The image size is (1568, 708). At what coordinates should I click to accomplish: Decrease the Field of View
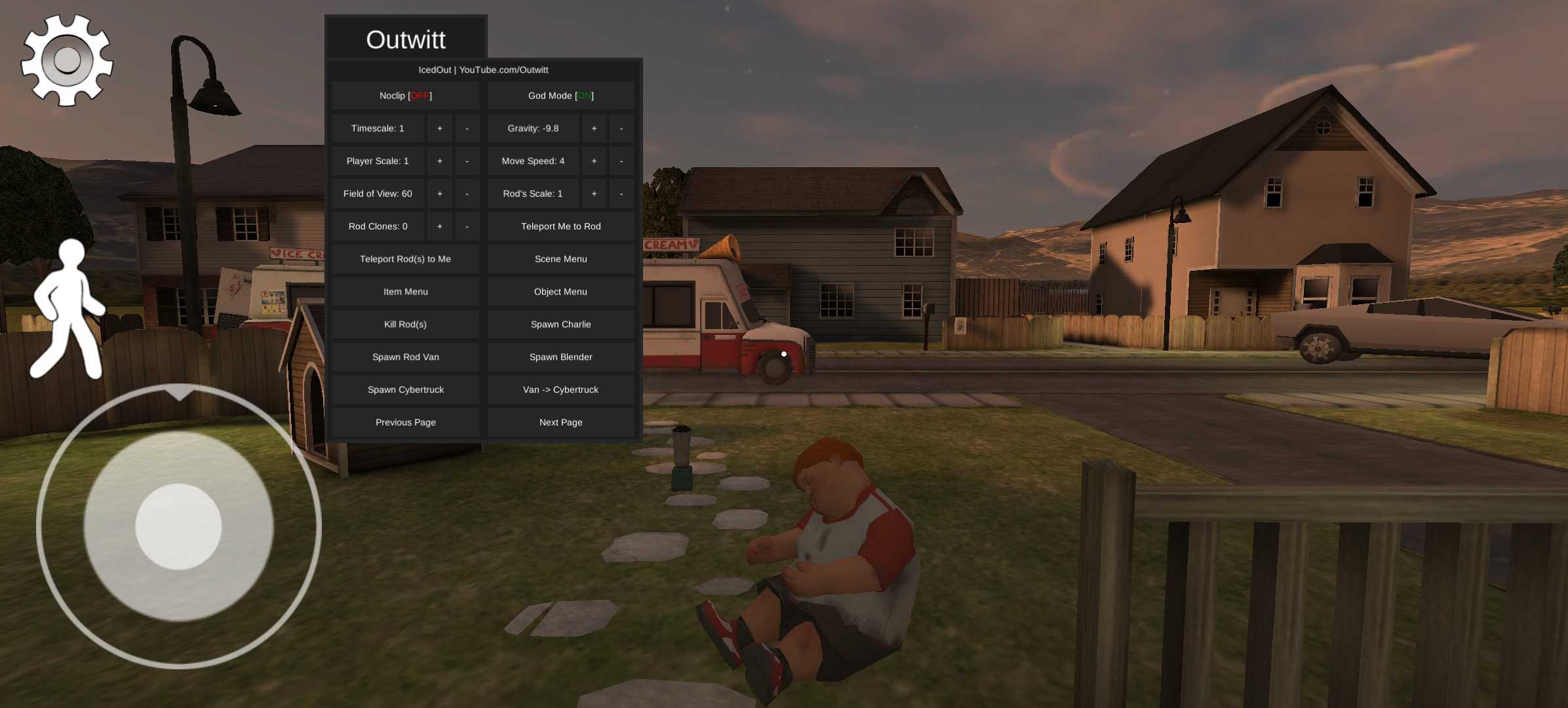467,194
